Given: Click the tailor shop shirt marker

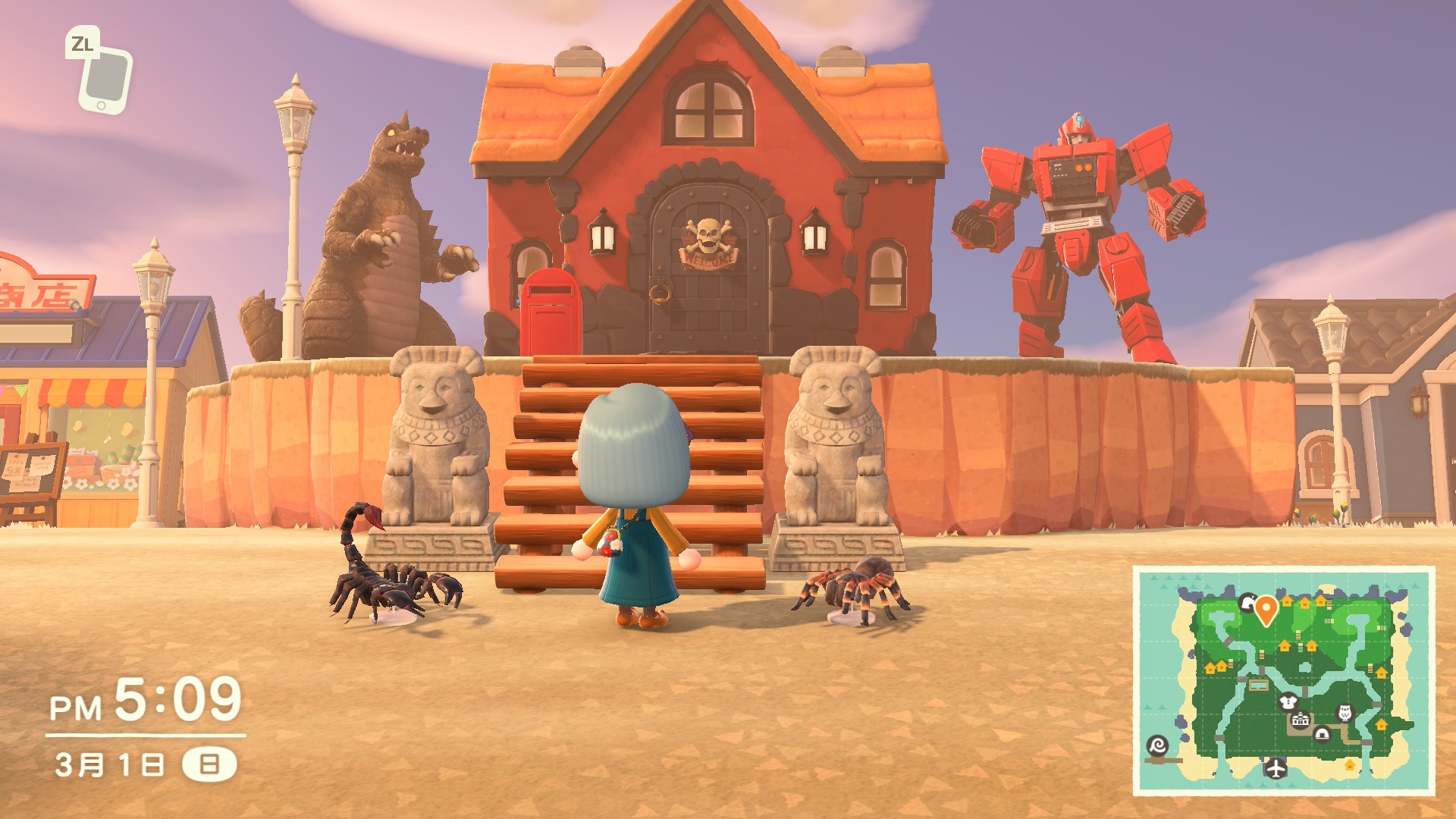Looking at the screenshot, I should tap(1288, 701).
